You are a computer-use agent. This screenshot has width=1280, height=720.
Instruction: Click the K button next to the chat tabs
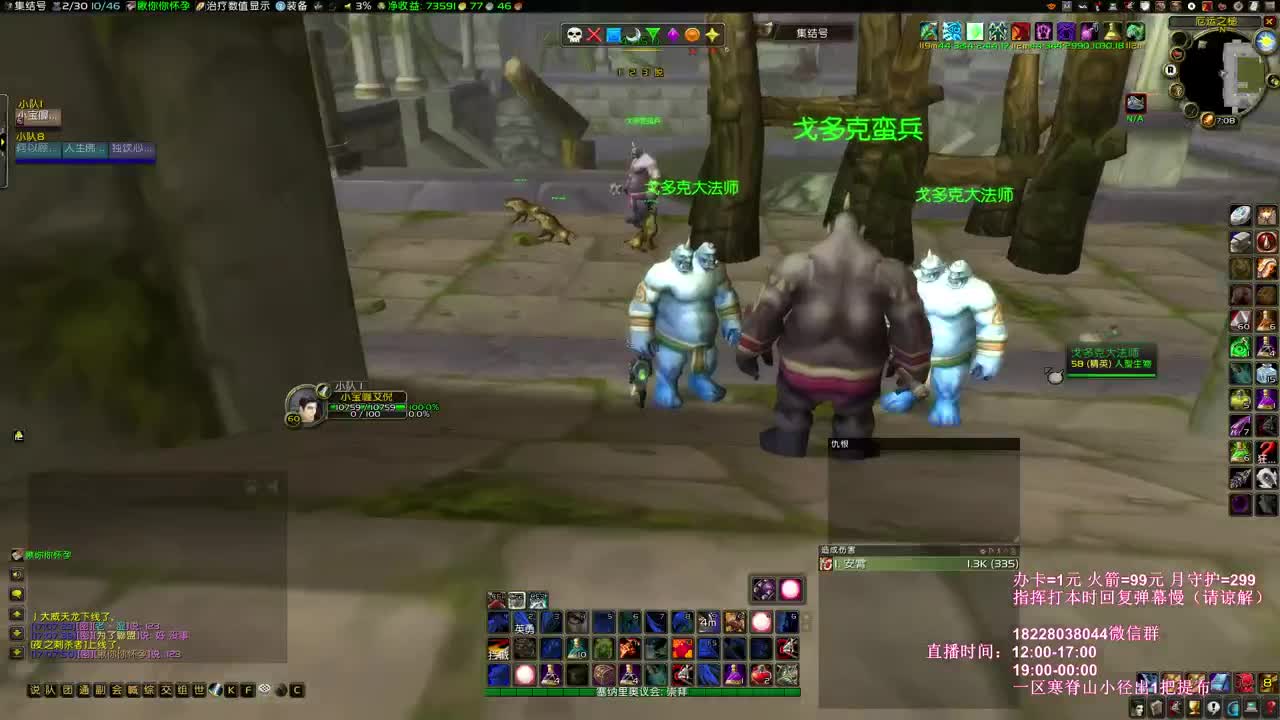(x=229, y=690)
